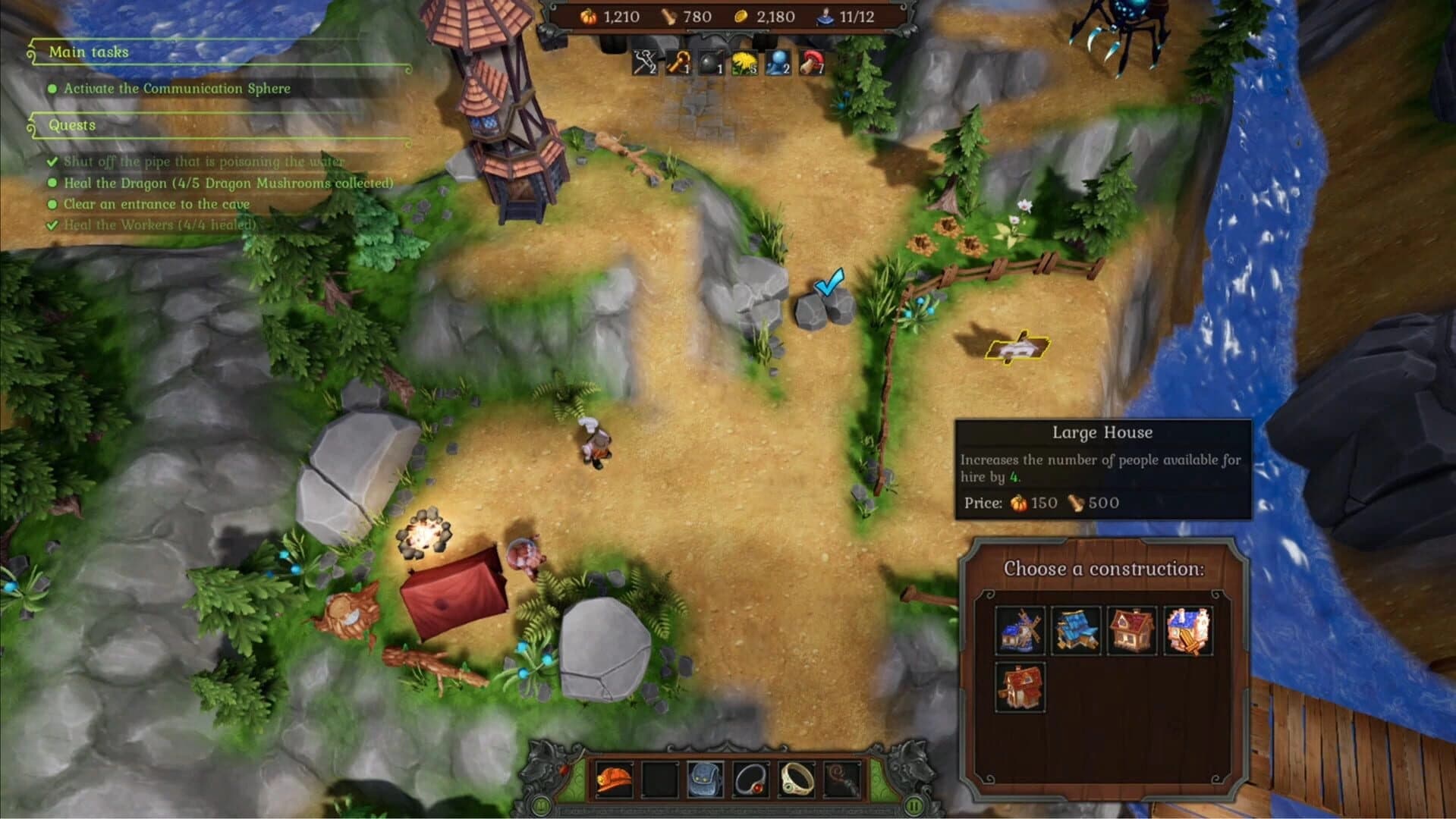Click the wood resource icon showing 780

(668, 15)
